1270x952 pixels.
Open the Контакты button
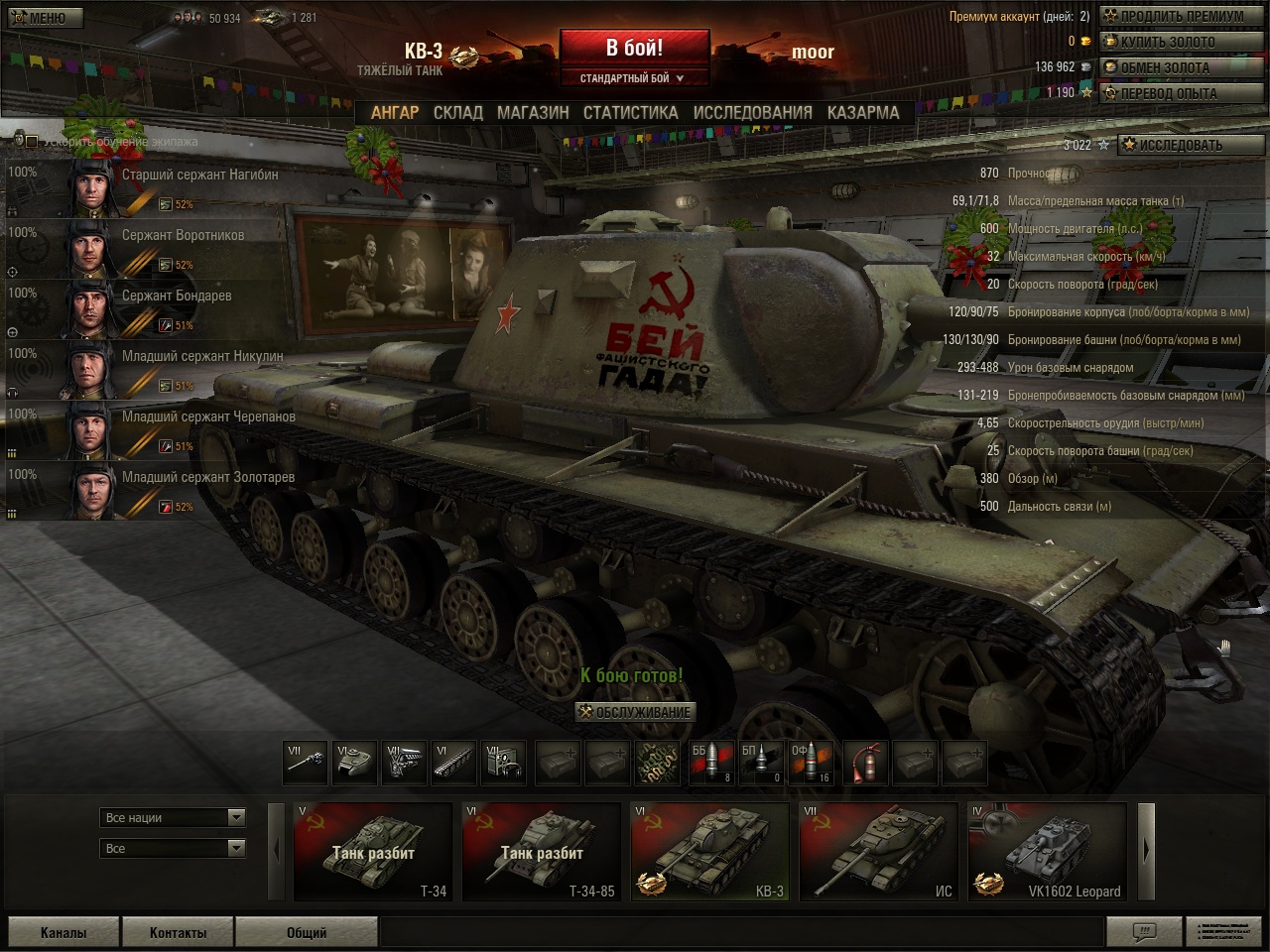pyautogui.click(x=178, y=932)
